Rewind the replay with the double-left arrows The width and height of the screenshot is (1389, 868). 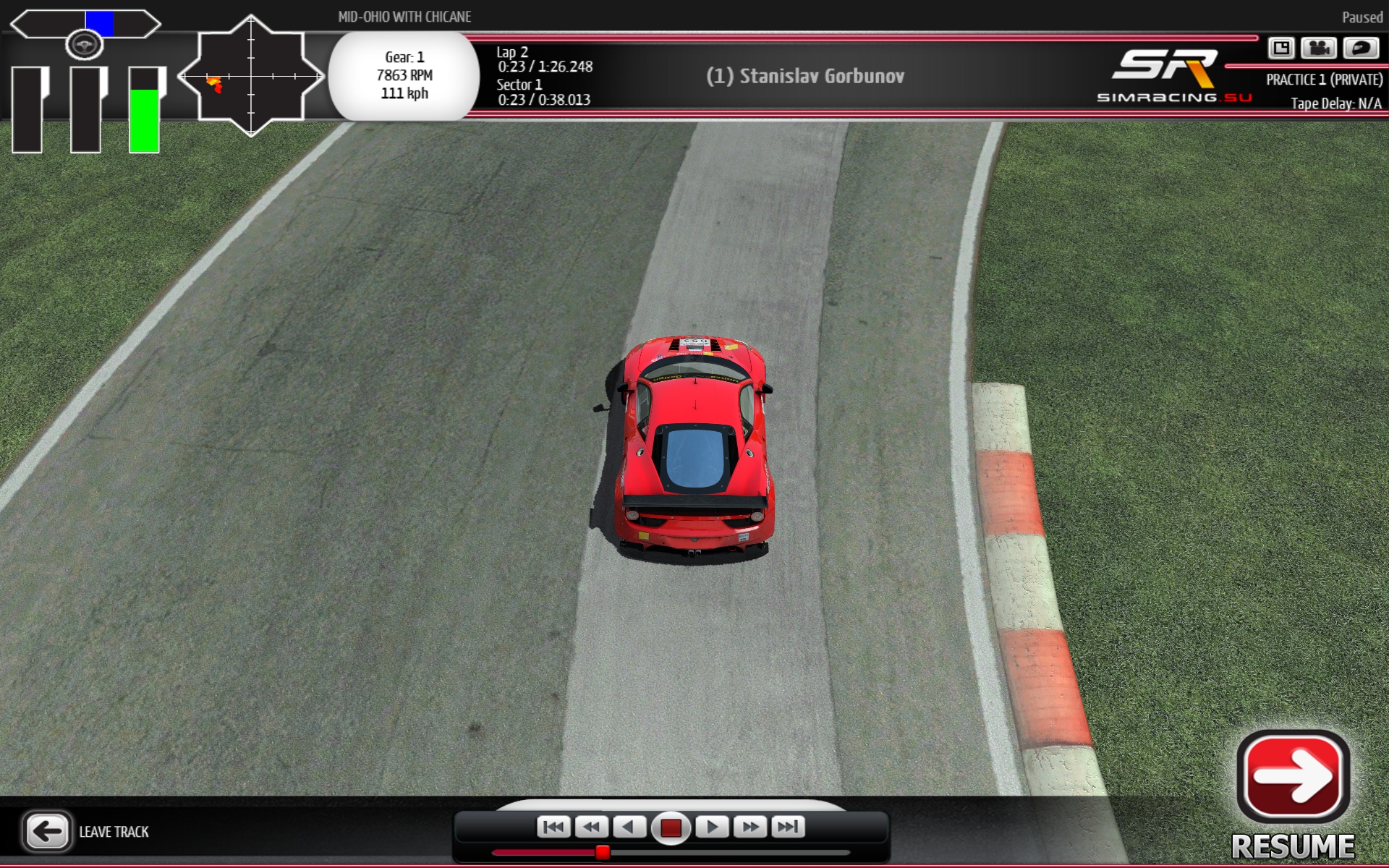[592, 827]
